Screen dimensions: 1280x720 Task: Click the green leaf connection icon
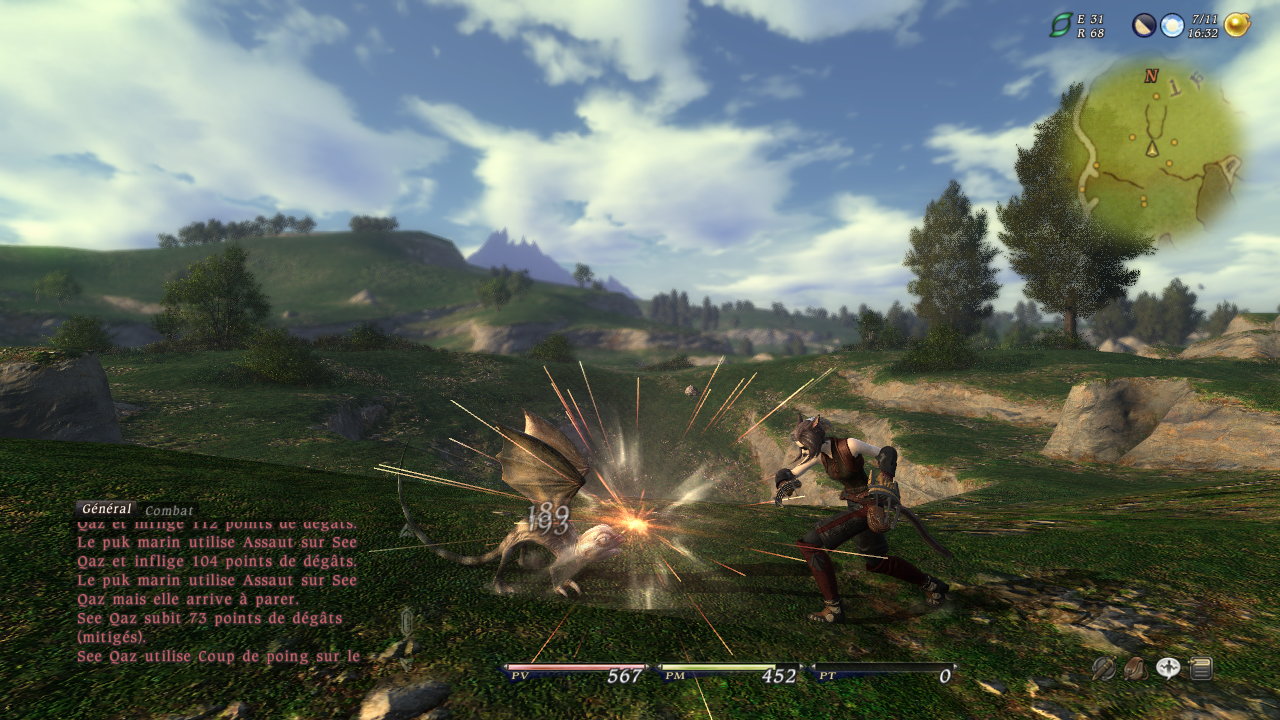tap(1060, 25)
